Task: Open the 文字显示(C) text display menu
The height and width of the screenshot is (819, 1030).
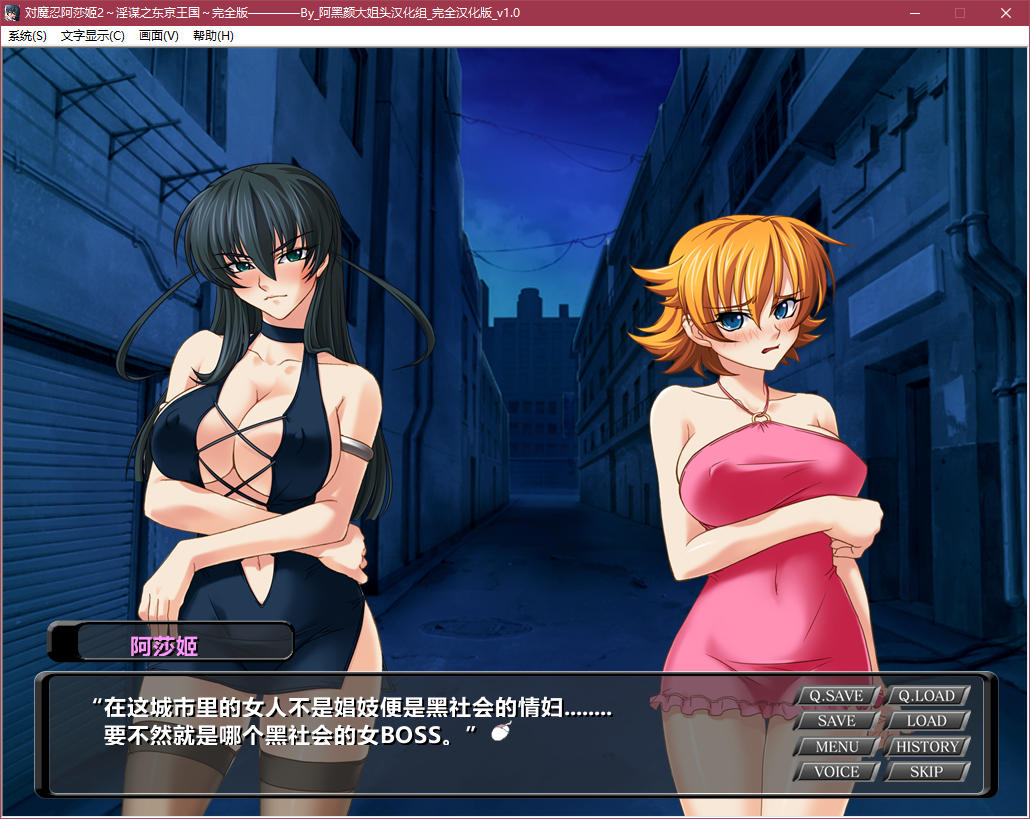Action: pos(92,36)
